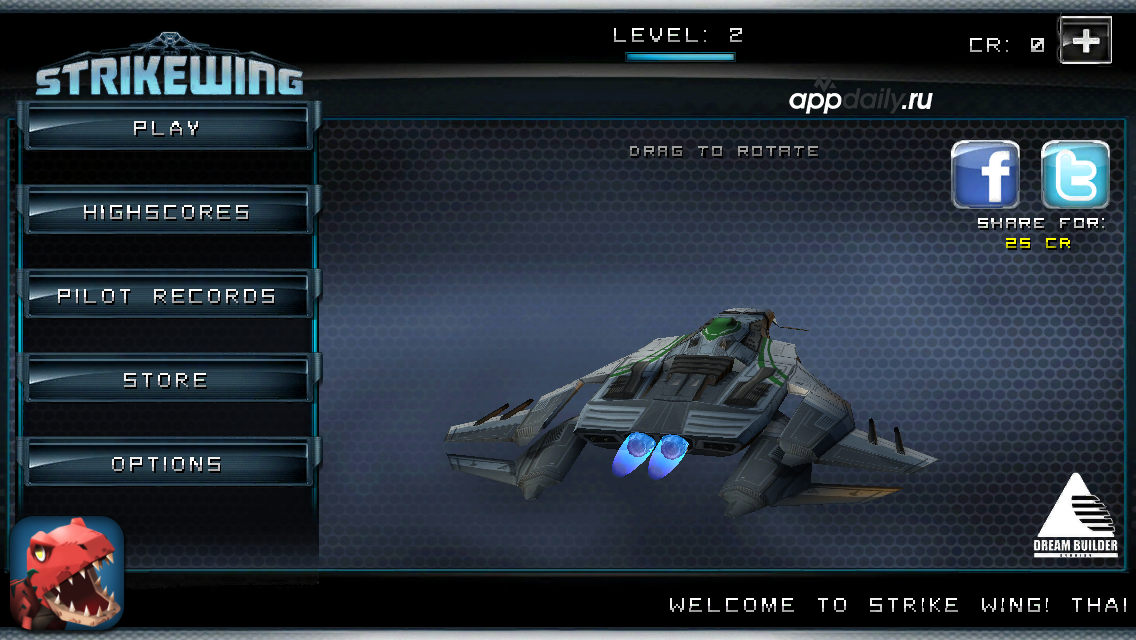The width and height of the screenshot is (1136, 640).
Task: Go to Options
Action: pos(167,464)
